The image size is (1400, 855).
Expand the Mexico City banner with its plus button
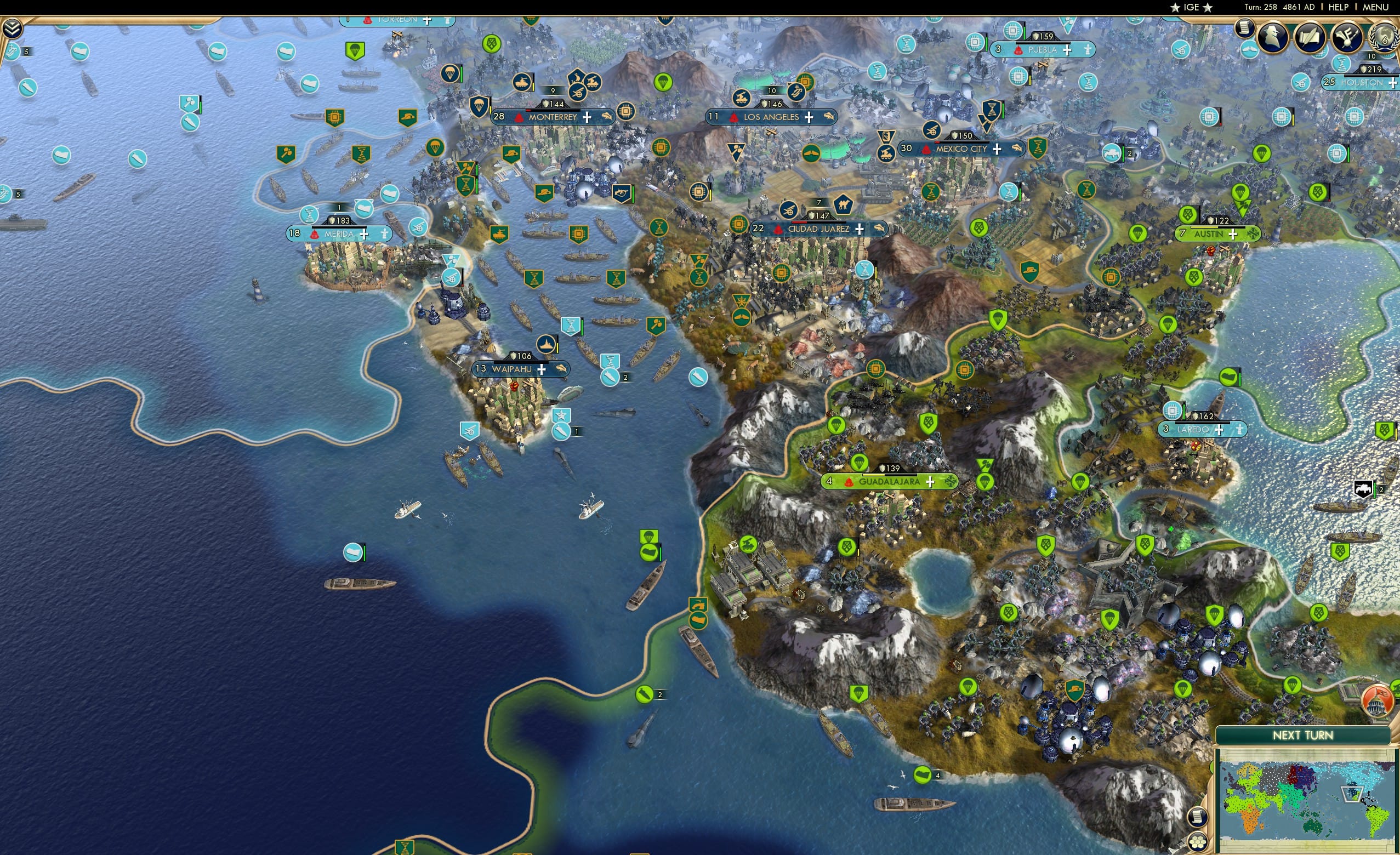click(x=998, y=151)
